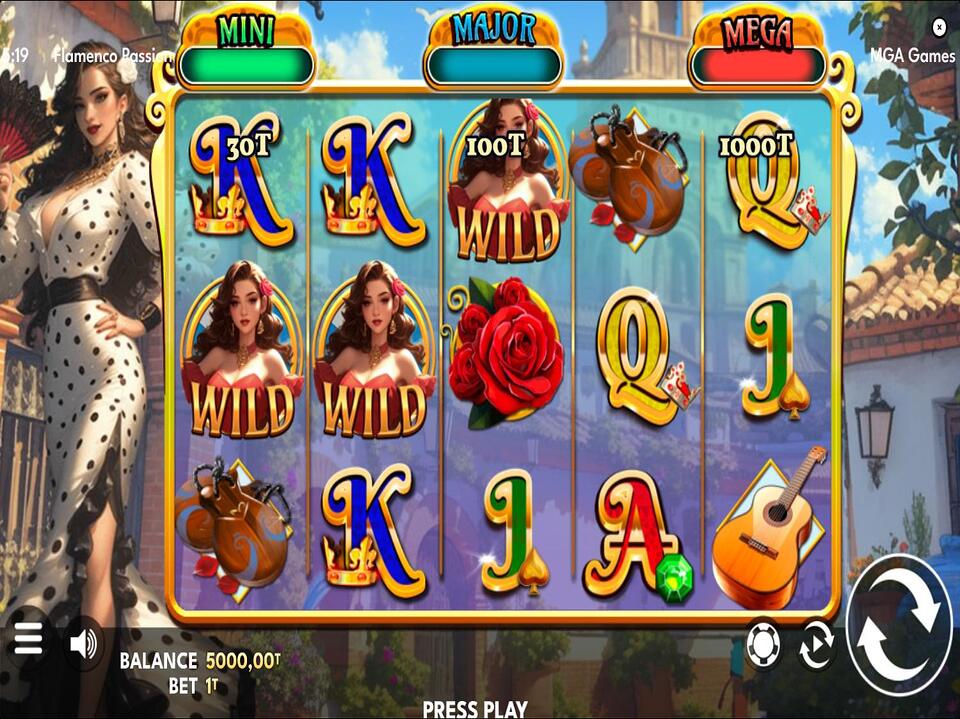The width and height of the screenshot is (960, 719).
Task: Open the hamburger menu
Action: (x=28, y=639)
